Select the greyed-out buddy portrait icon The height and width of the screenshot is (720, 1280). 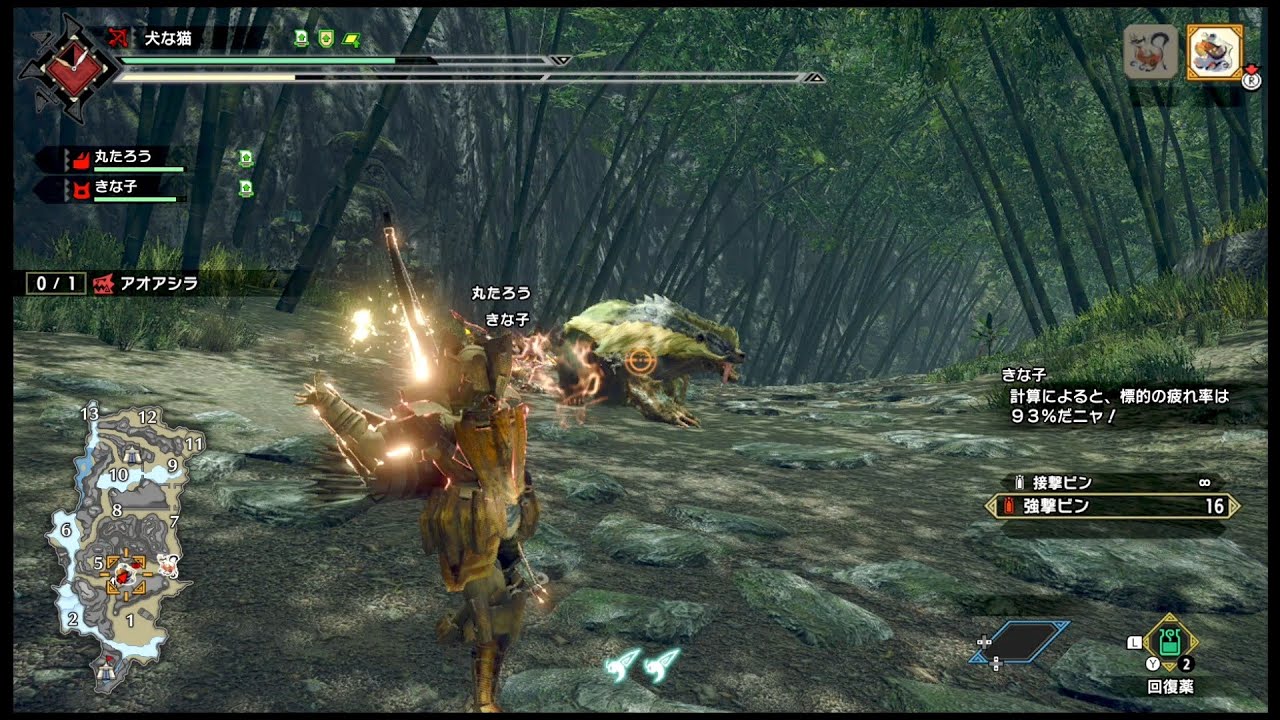pos(1152,52)
